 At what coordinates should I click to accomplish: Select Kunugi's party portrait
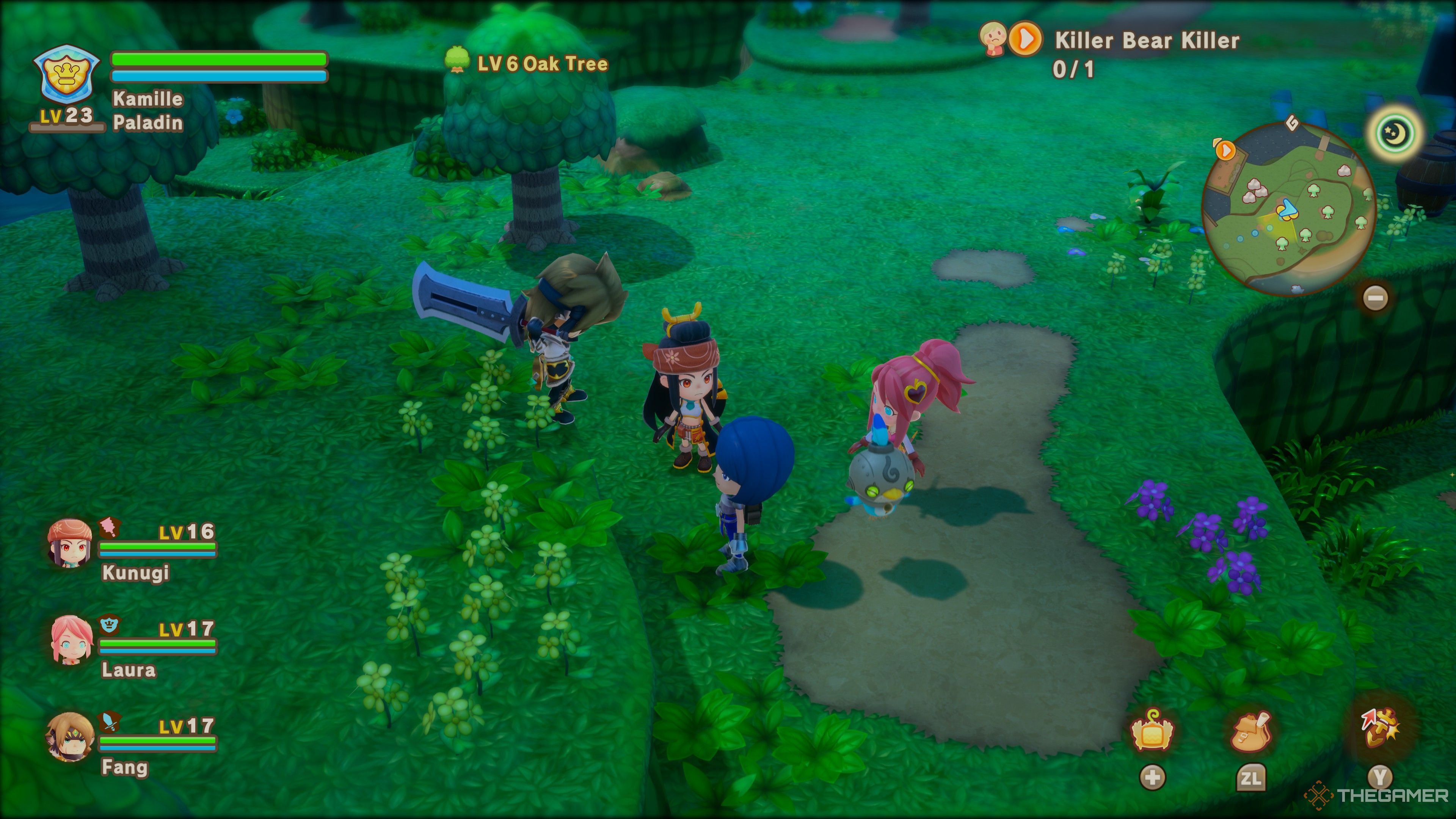70,543
